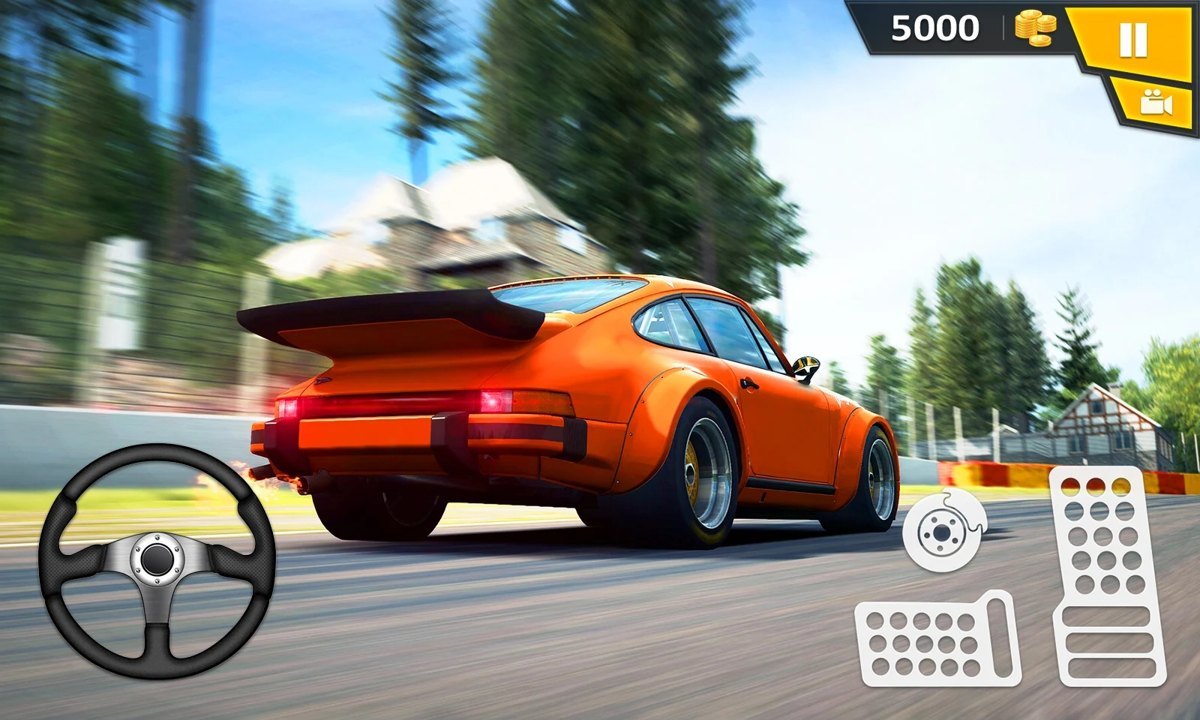Switch camera view with the camera icon
Image resolution: width=1200 pixels, height=720 pixels.
(1155, 103)
